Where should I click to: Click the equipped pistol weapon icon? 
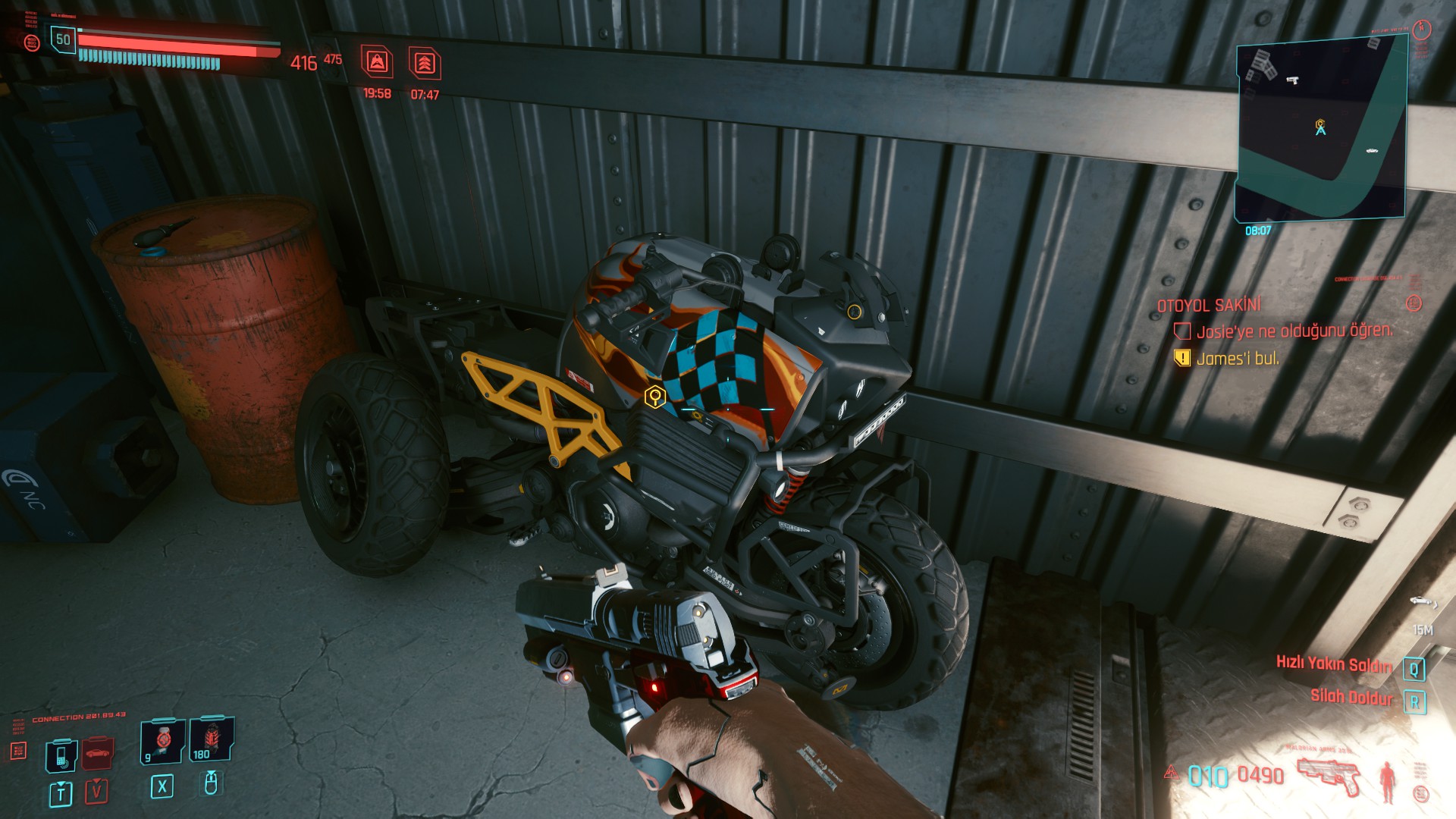(1327, 776)
